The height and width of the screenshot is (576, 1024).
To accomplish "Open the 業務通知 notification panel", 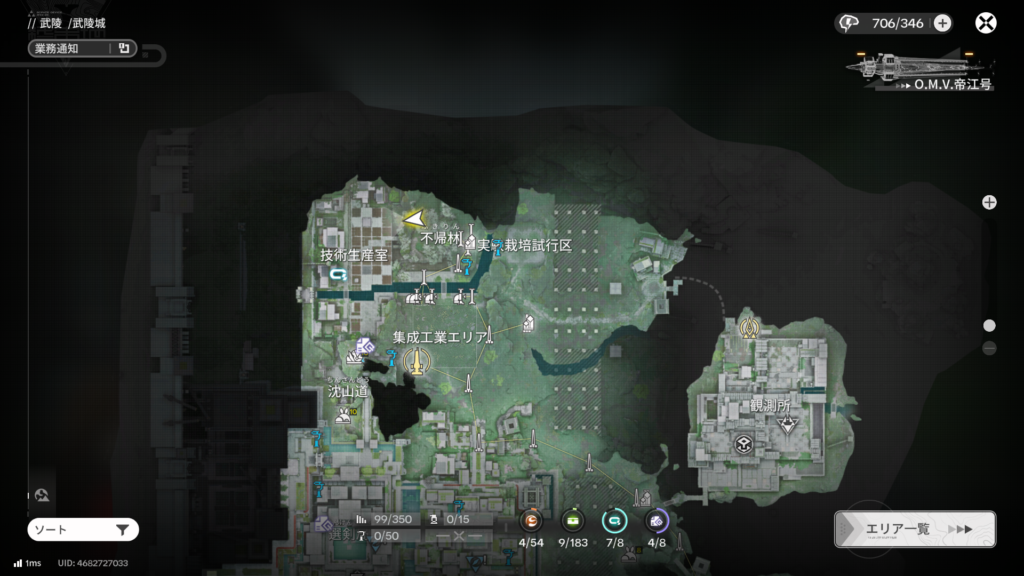I will point(82,48).
